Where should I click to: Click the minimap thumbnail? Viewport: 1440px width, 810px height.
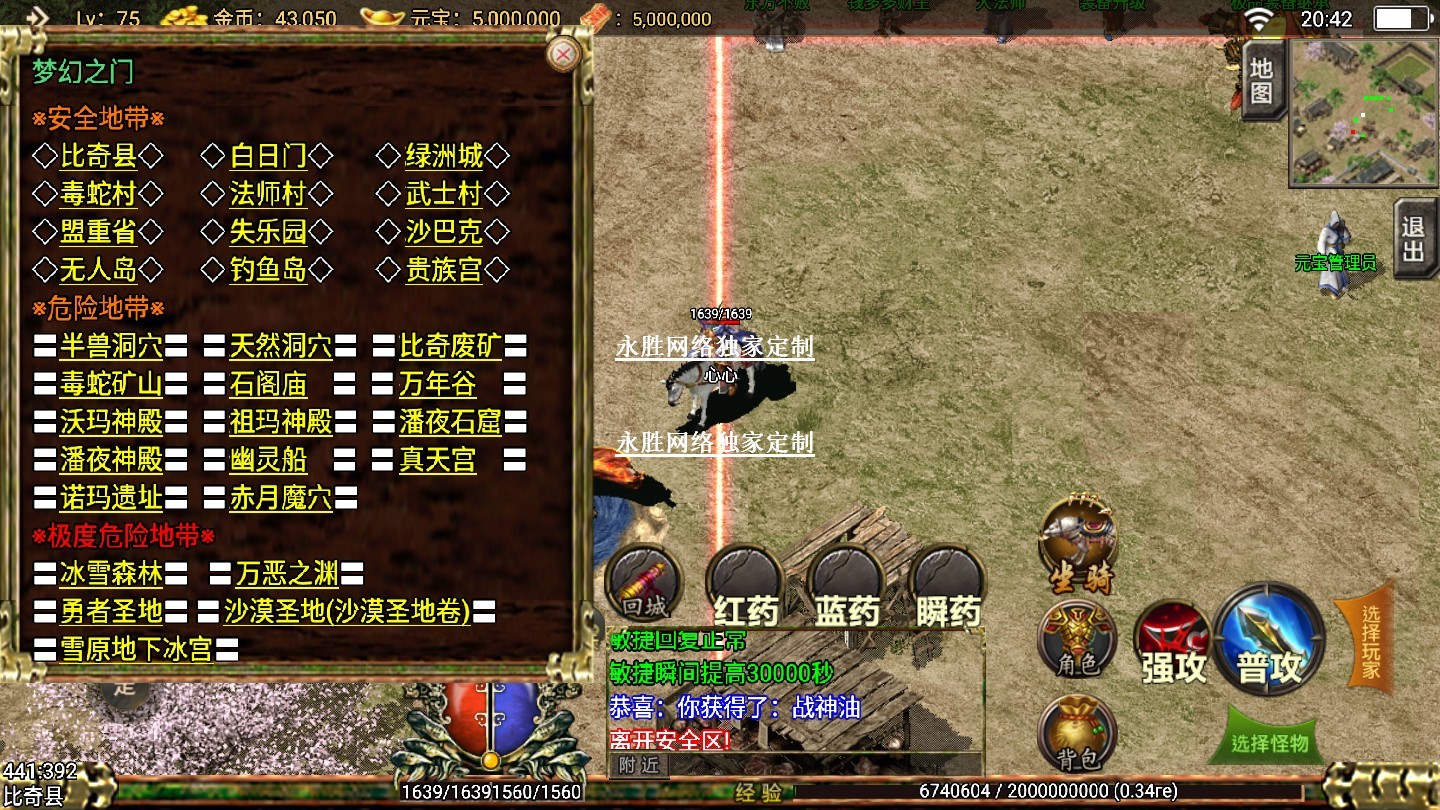[x=1363, y=112]
